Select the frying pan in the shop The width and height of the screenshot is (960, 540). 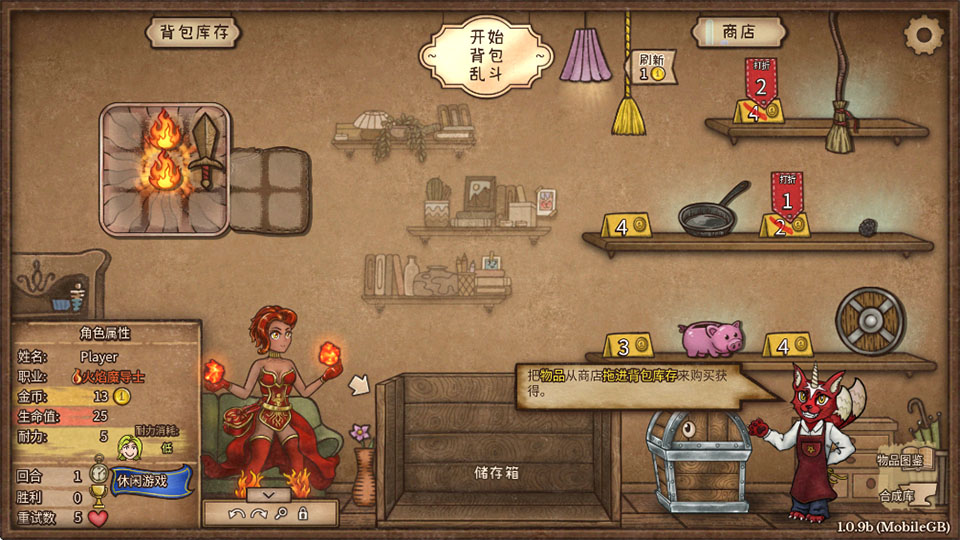pyautogui.click(x=711, y=210)
